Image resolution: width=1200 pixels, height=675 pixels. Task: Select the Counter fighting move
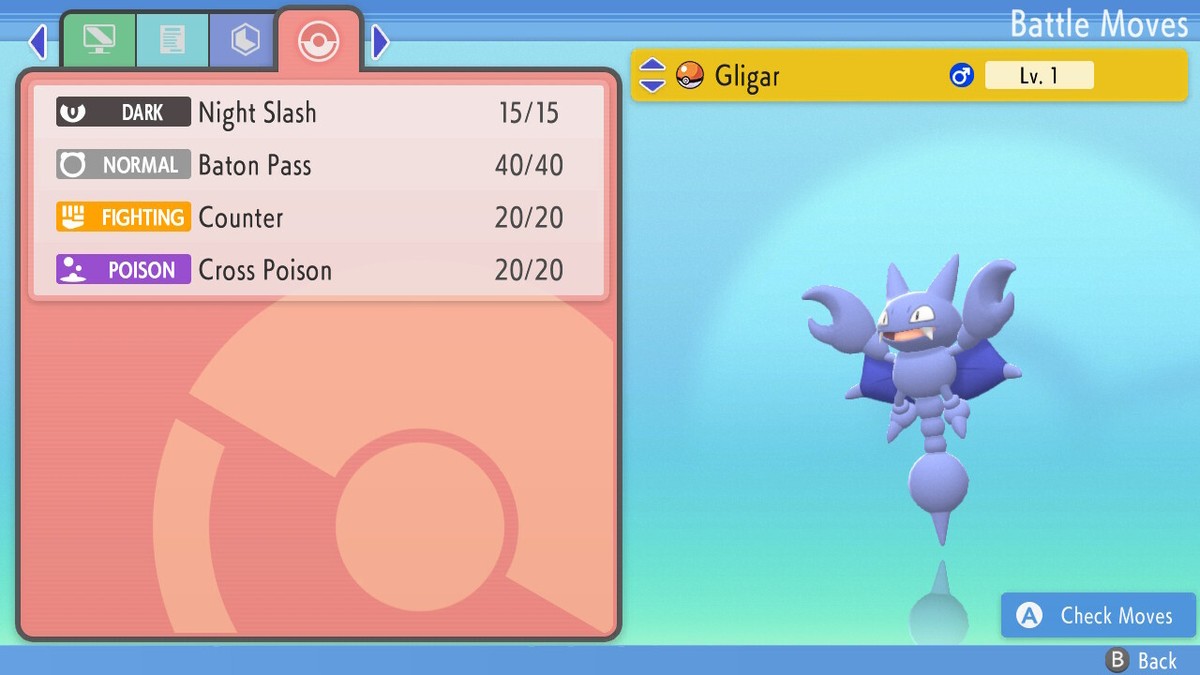tap(318, 218)
